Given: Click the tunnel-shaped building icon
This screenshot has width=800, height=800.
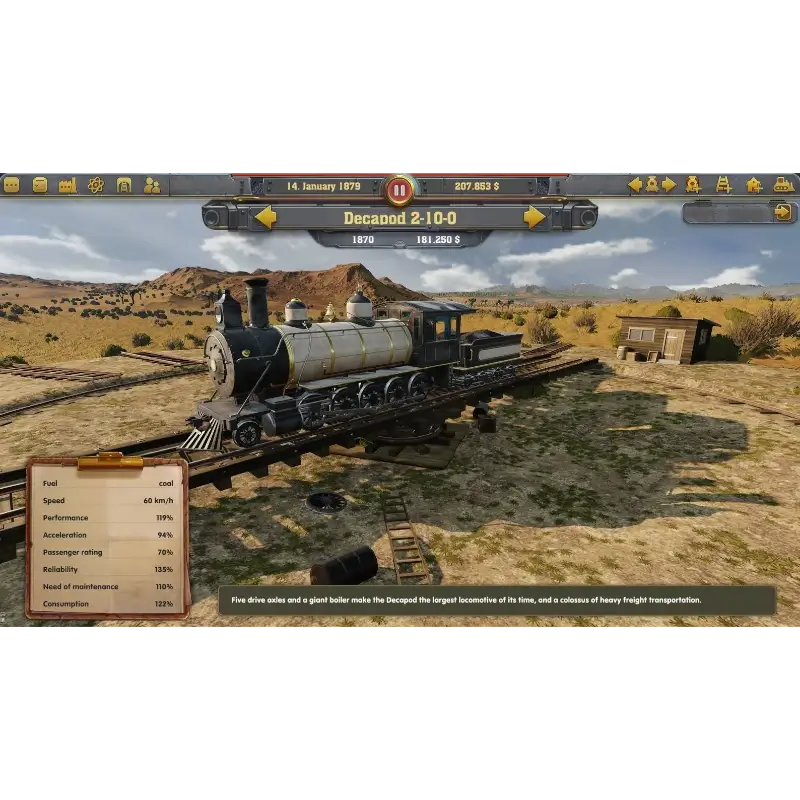Looking at the screenshot, I should tap(124, 185).
